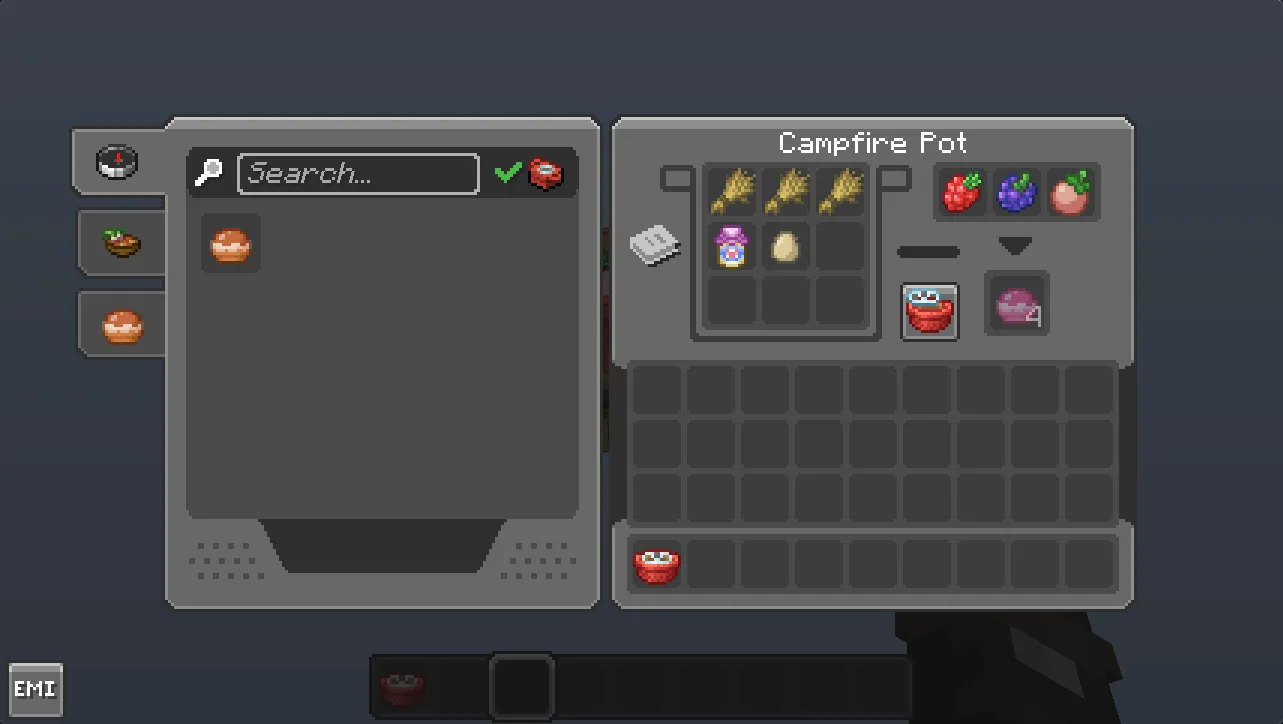This screenshot has height=724, width=1283.
Task: Click the pink jam output item
Action: pos(1016,305)
